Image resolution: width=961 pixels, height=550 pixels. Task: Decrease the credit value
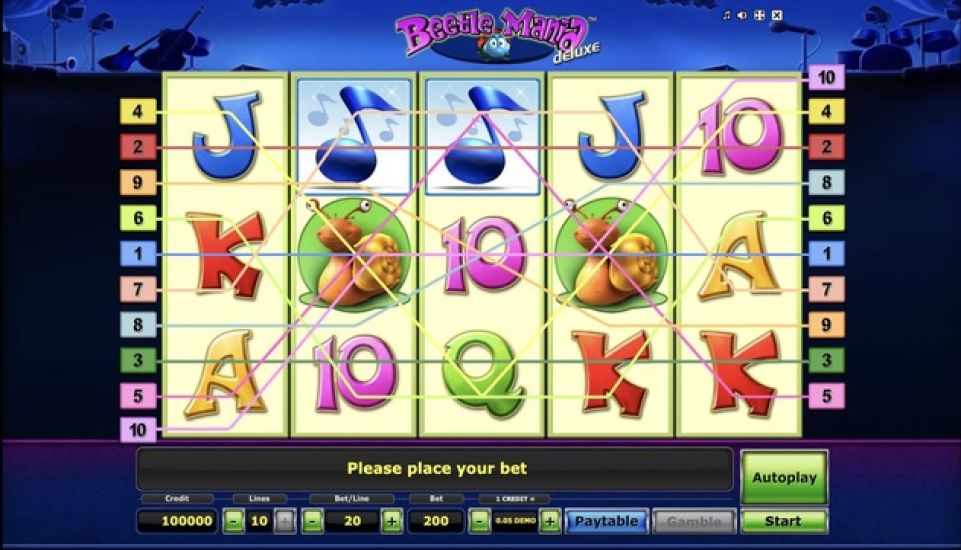(480, 521)
